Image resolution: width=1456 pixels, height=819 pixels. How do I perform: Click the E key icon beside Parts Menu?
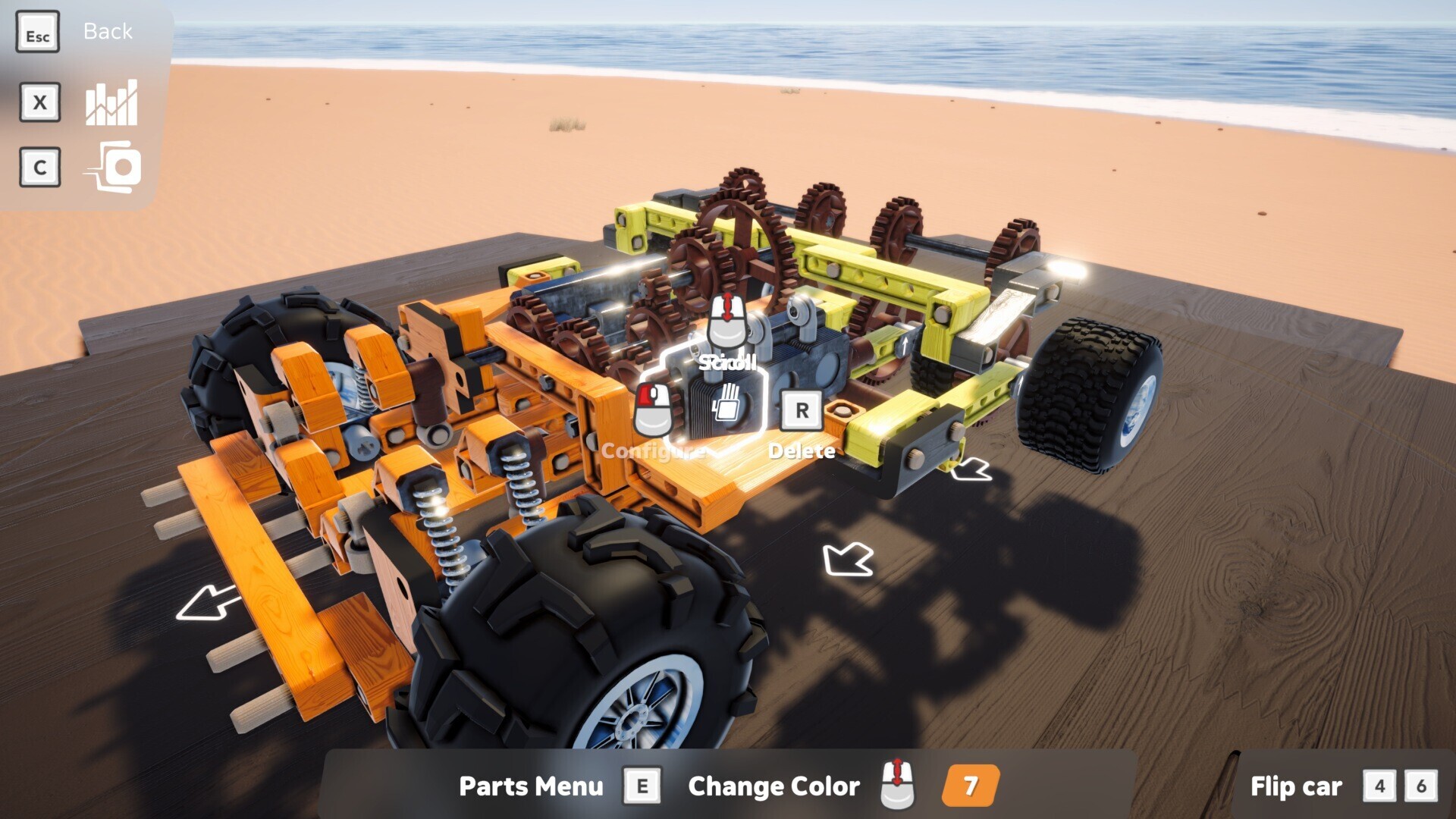coord(643,786)
